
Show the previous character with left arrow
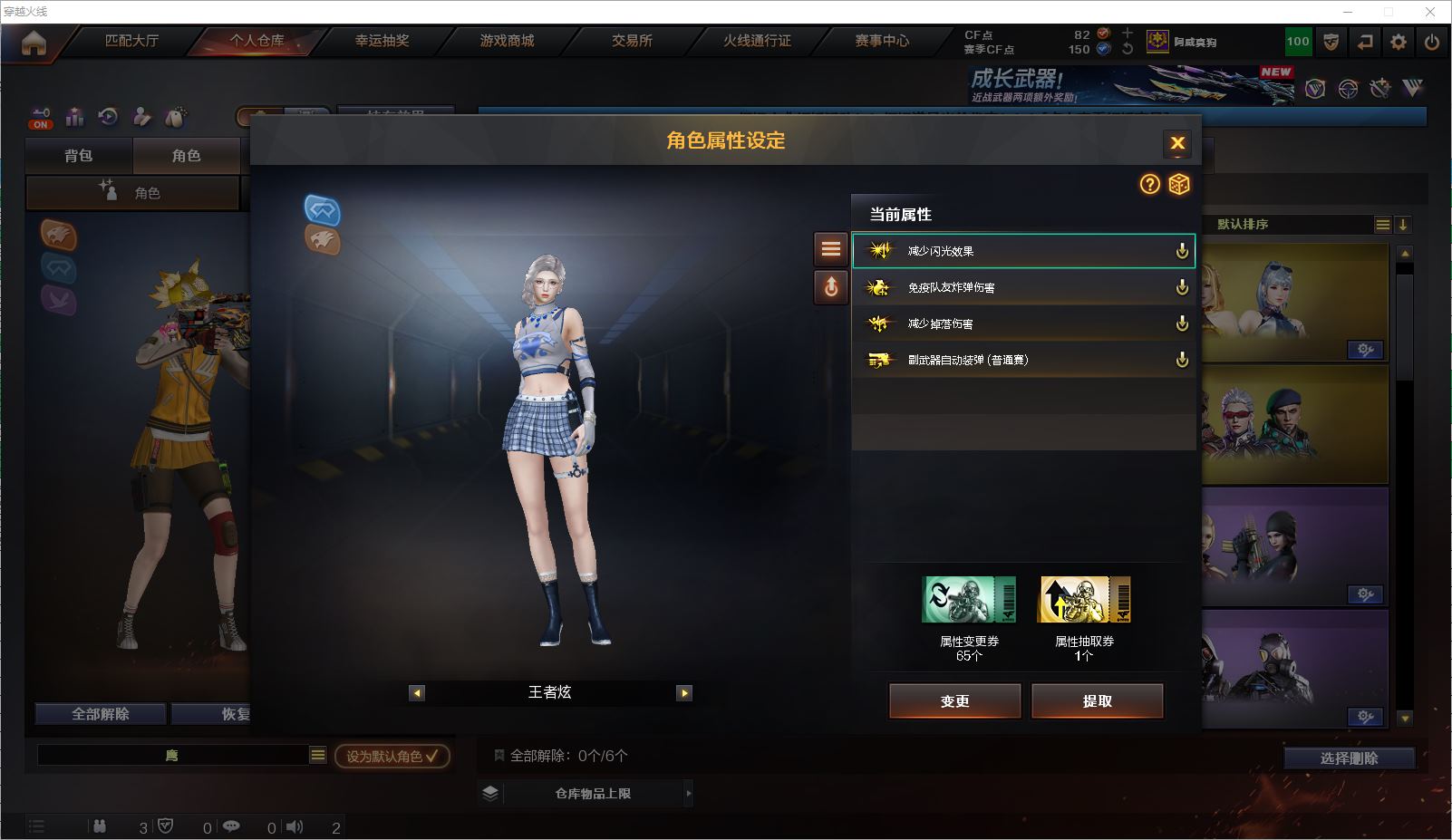tap(417, 693)
